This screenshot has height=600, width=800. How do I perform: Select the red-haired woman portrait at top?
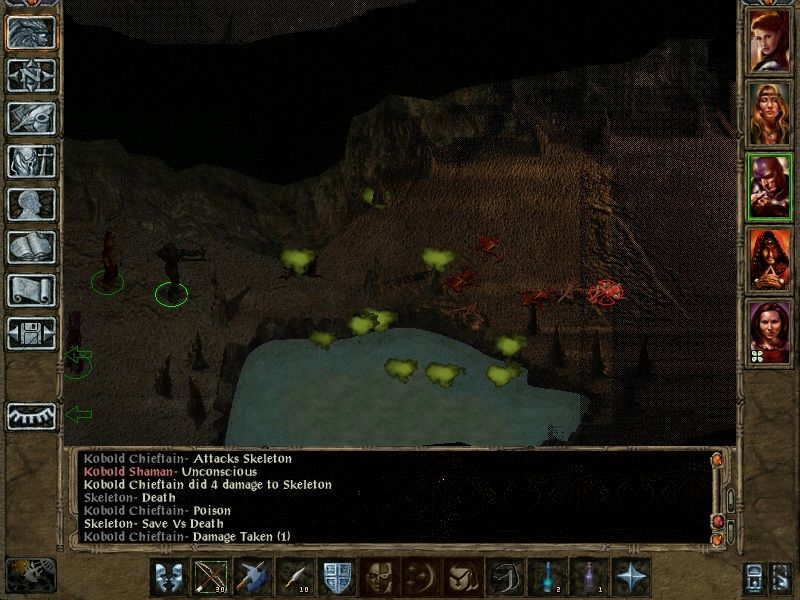(x=769, y=41)
